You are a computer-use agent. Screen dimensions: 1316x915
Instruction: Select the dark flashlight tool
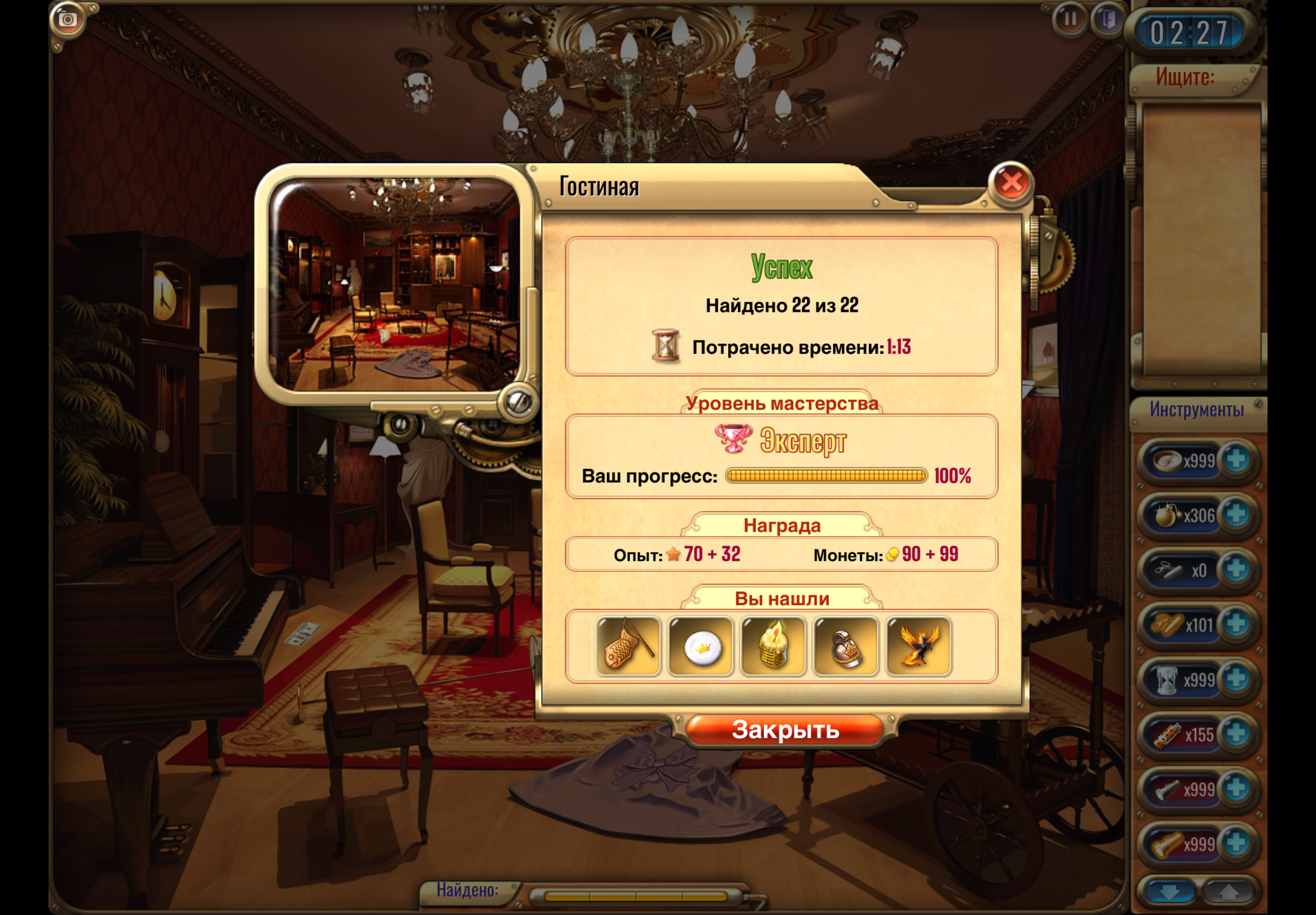tap(1167, 790)
